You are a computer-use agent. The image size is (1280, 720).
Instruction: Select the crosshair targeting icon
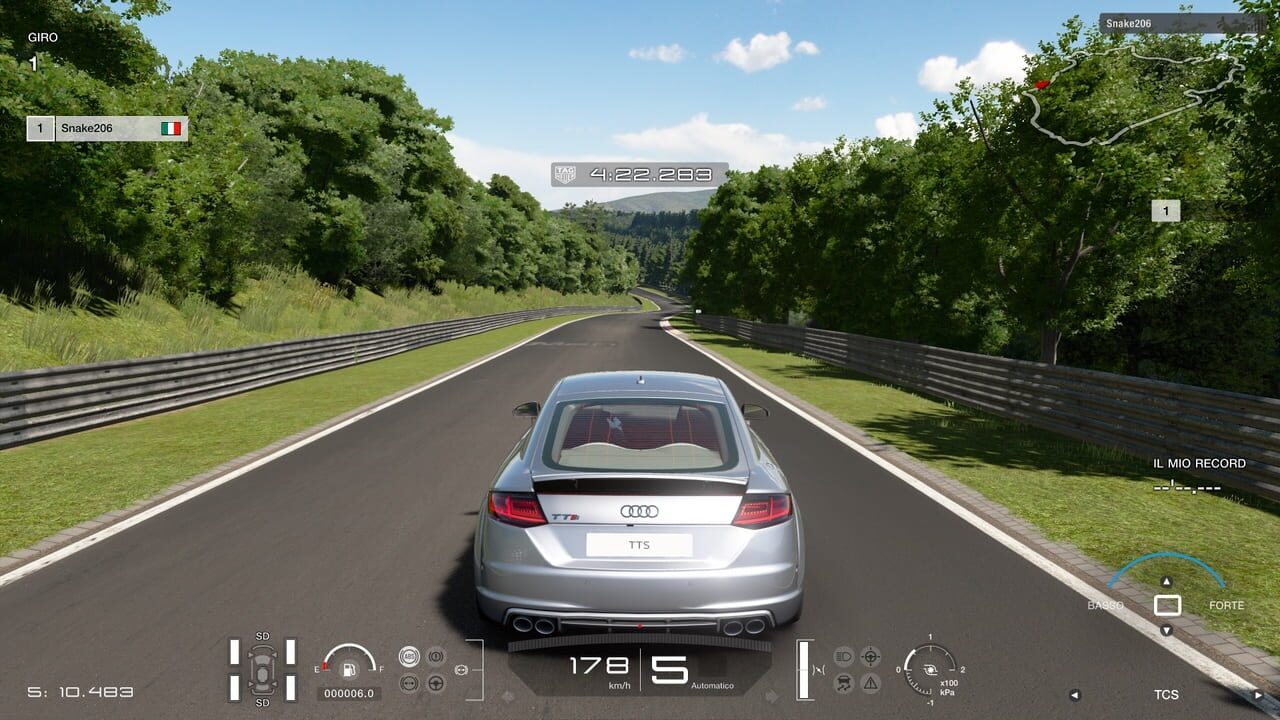[x=870, y=657]
